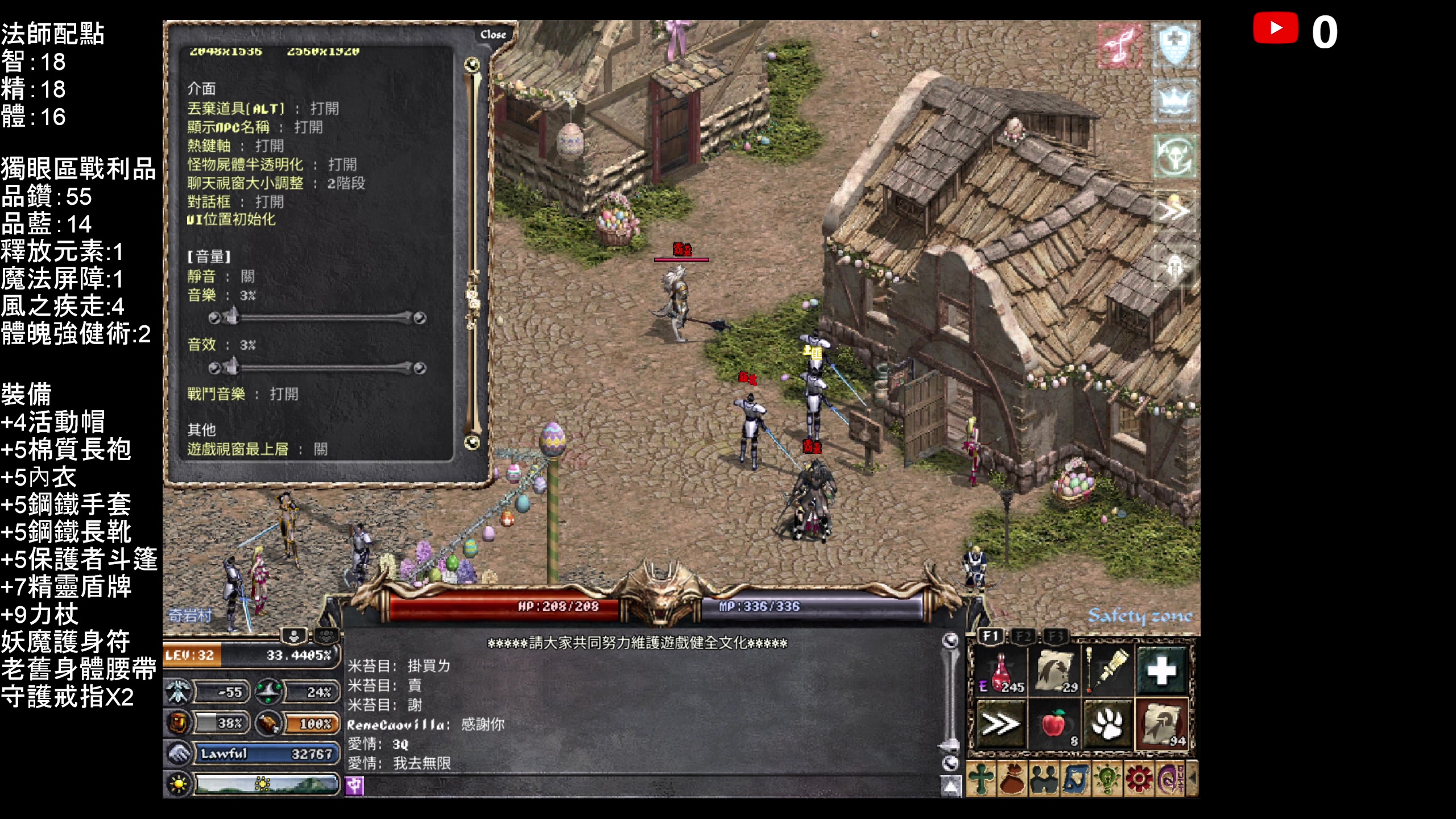Use the red apple hotbar slot
Image resolution: width=1456 pixels, height=819 pixels.
tap(1054, 725)
